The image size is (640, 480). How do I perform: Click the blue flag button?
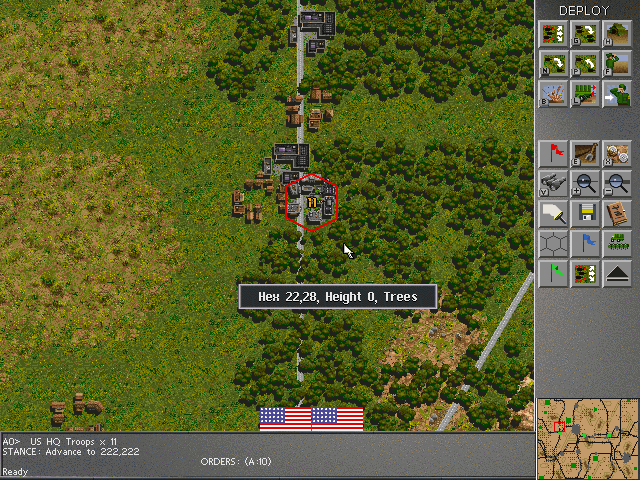pos(586,243)
